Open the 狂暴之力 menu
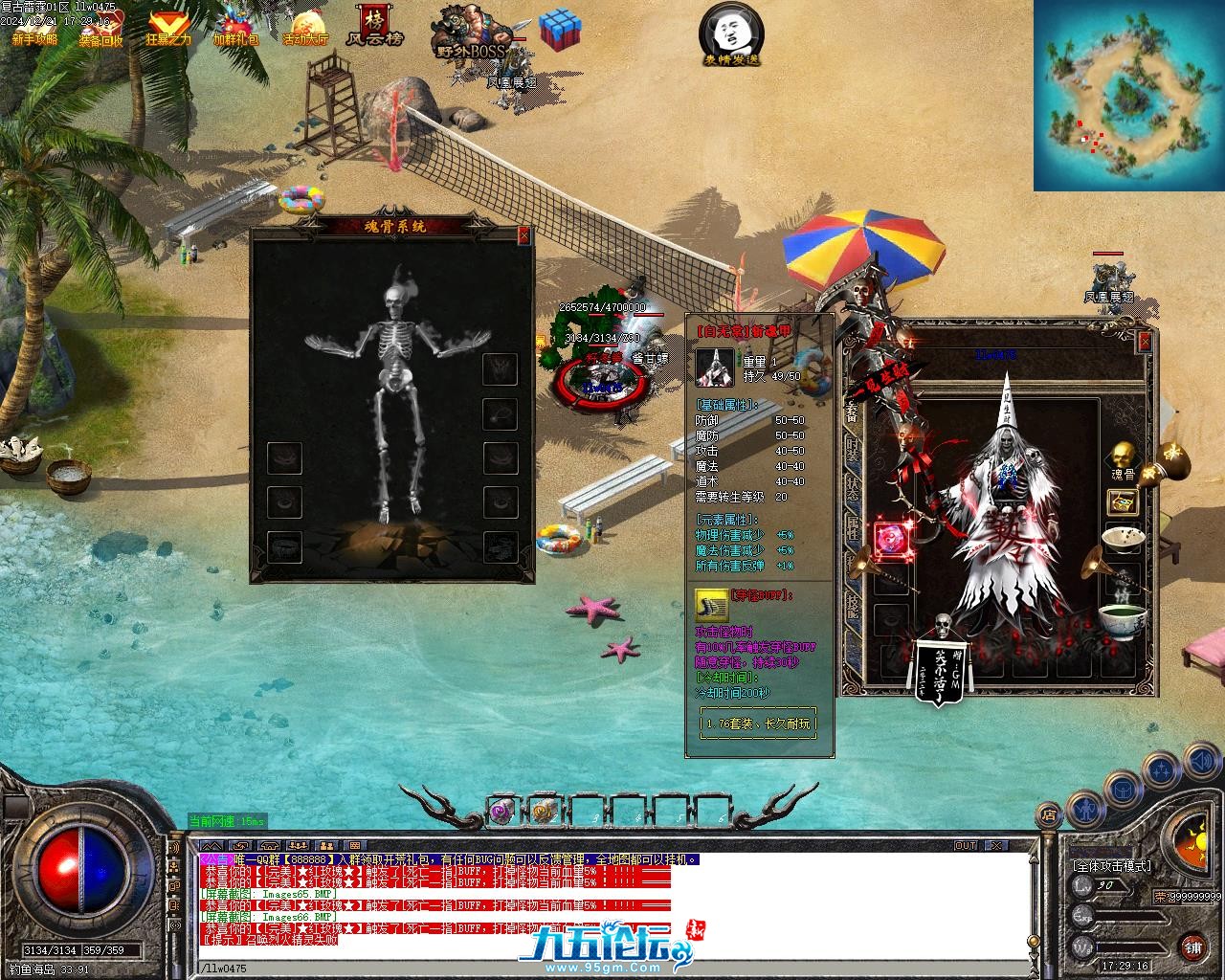Image resolution: width=1225 pixels, height=980 pixels. [x=168, y=29]
